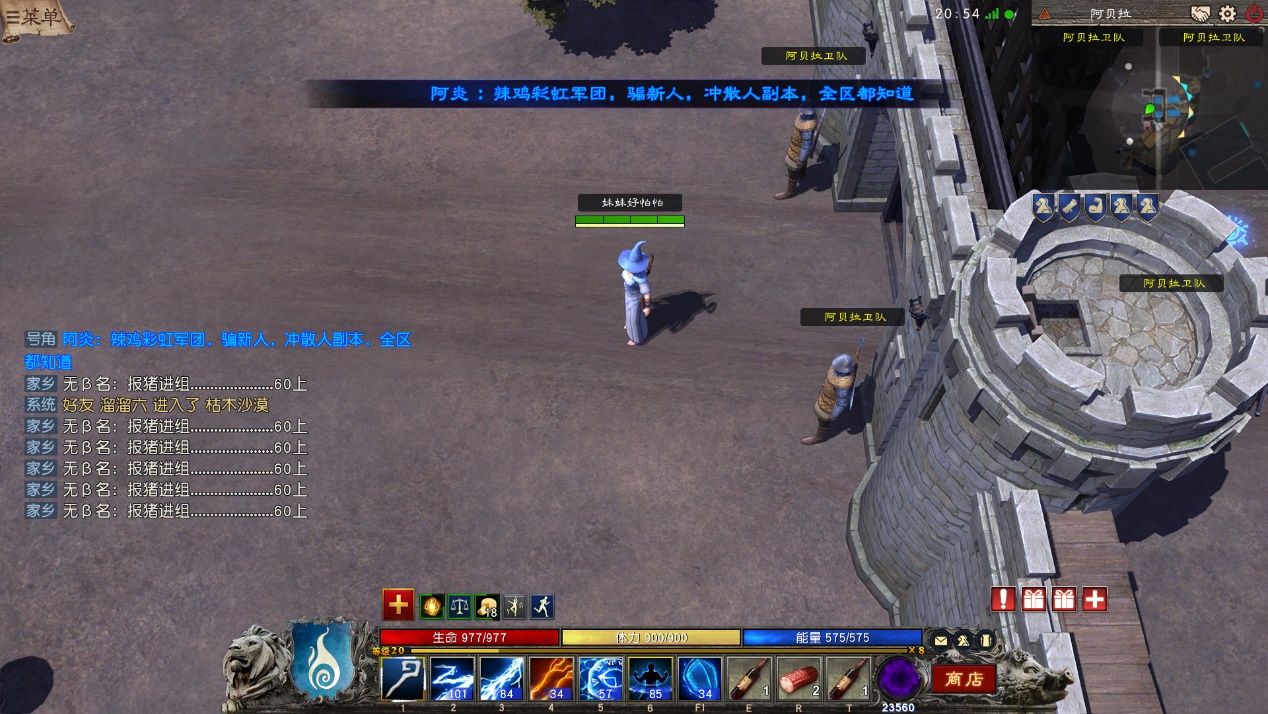Cast the blue shield skill on F1
This screenshot has width=1268, height=714.
pyautogui.click(x=700, y=679)
